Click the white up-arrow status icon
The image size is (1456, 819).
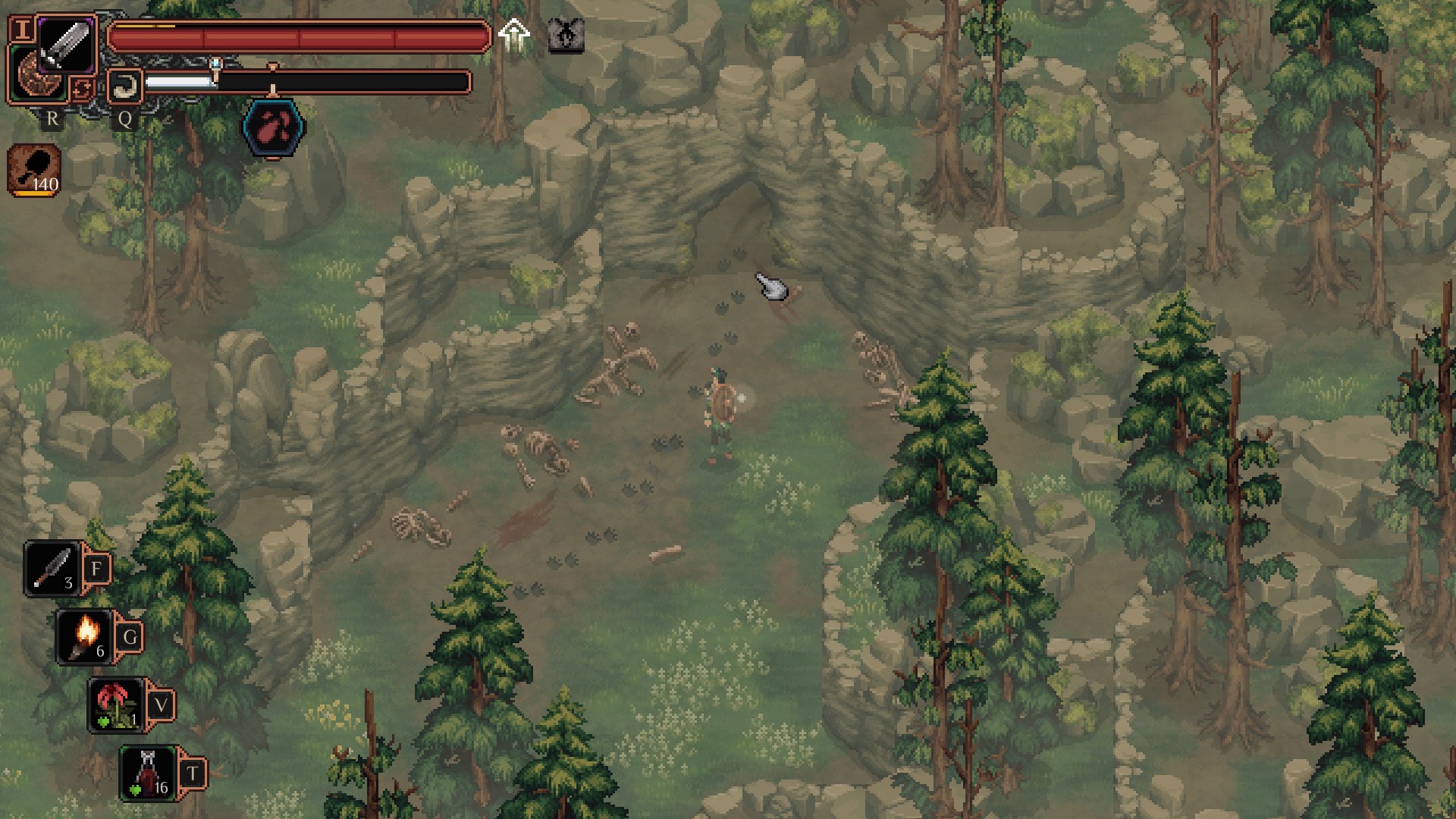514,35
